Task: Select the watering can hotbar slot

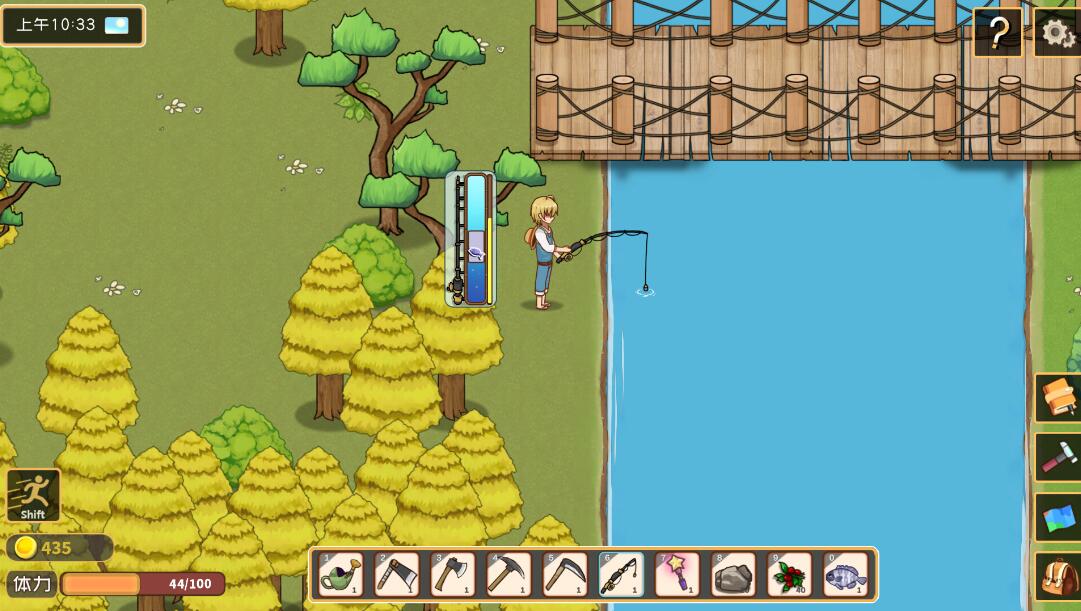Action: tap(341, 574)
